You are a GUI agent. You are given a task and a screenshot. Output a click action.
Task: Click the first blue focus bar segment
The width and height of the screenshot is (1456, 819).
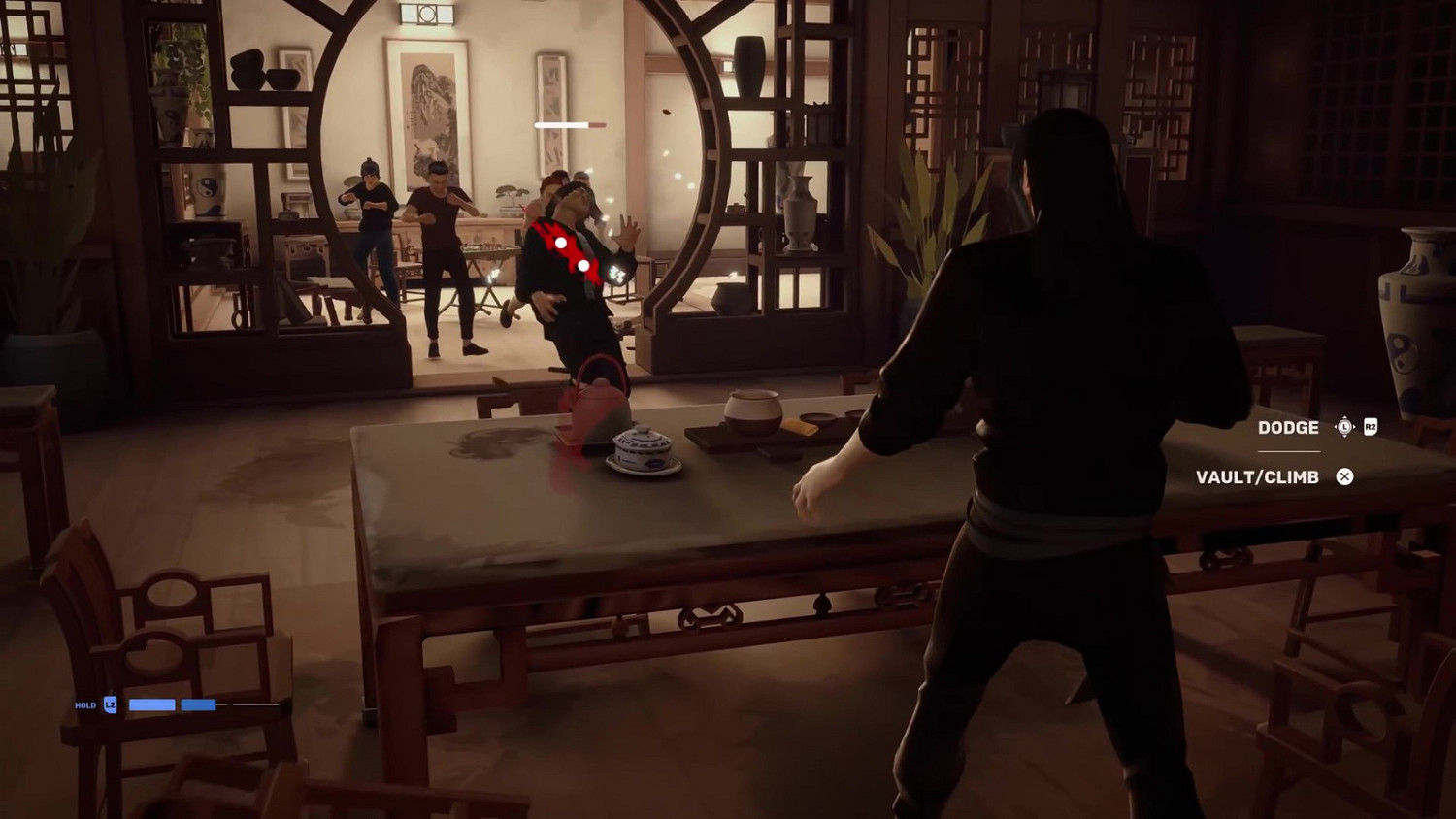click(151, 704)
